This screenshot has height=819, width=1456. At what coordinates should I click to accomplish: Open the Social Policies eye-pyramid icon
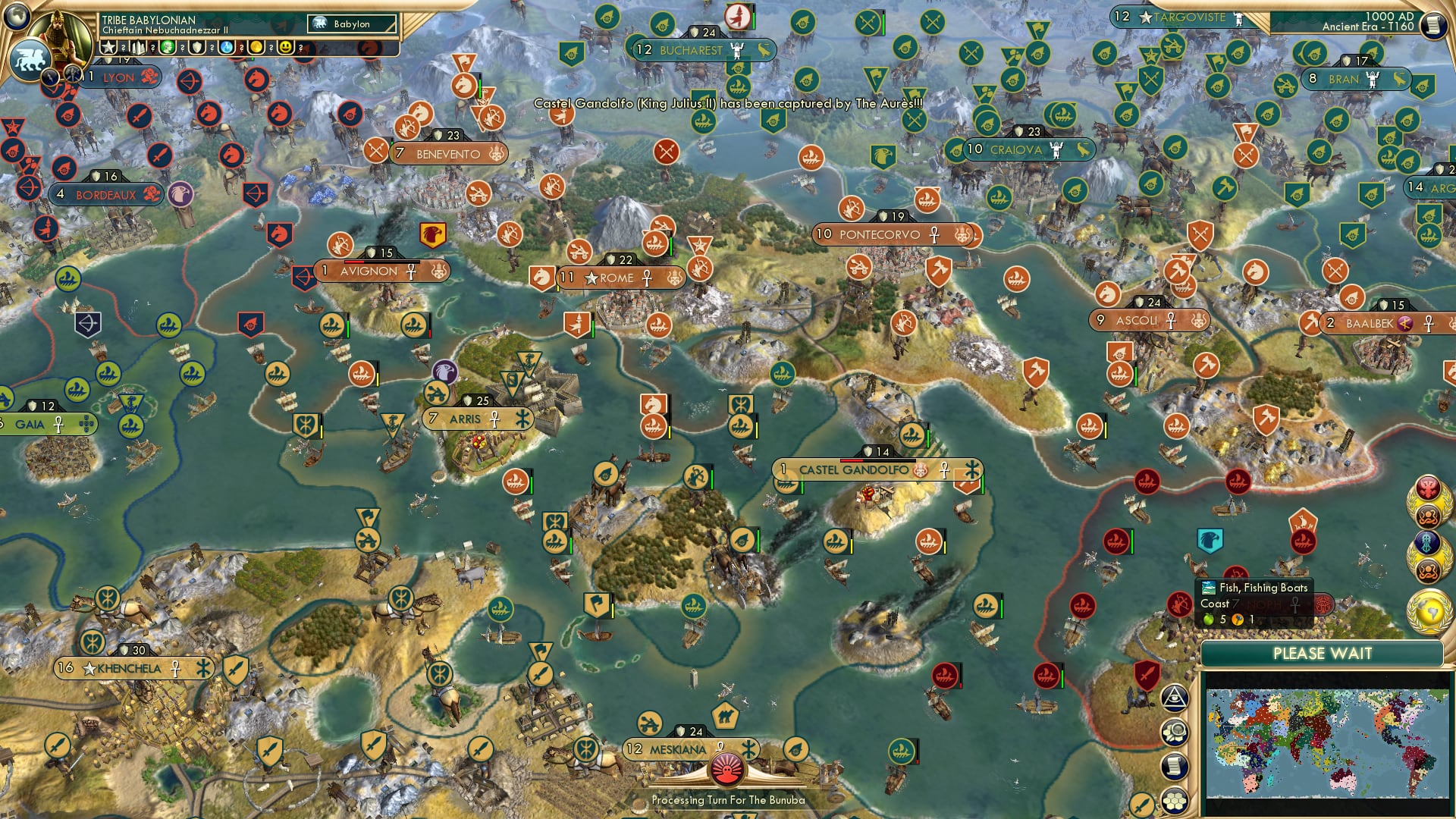coord(1175,698)
